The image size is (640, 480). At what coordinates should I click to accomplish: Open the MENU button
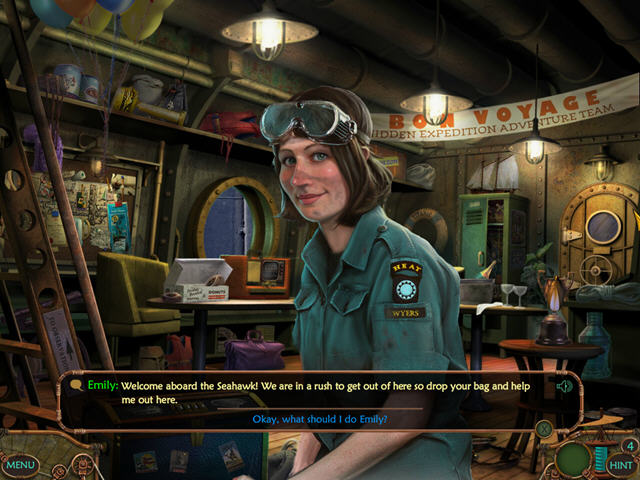[x=20, y=465]
